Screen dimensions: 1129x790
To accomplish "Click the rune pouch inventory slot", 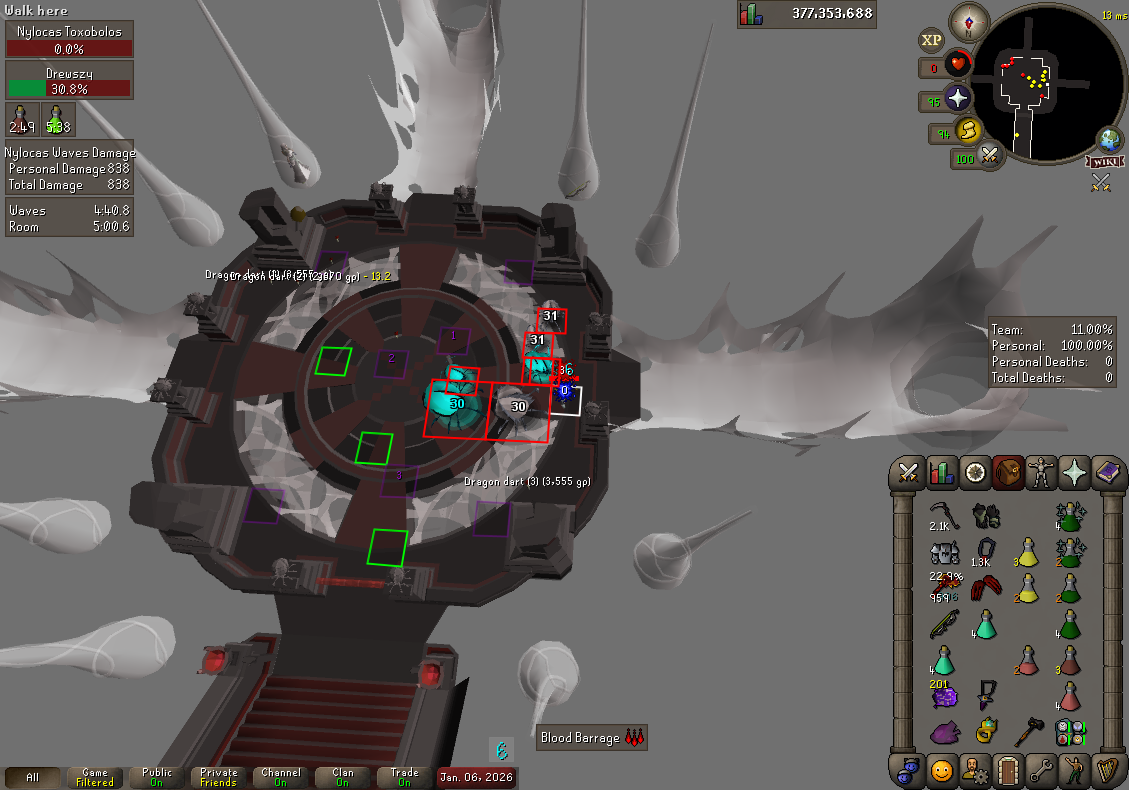I will tap(1070, 732).
